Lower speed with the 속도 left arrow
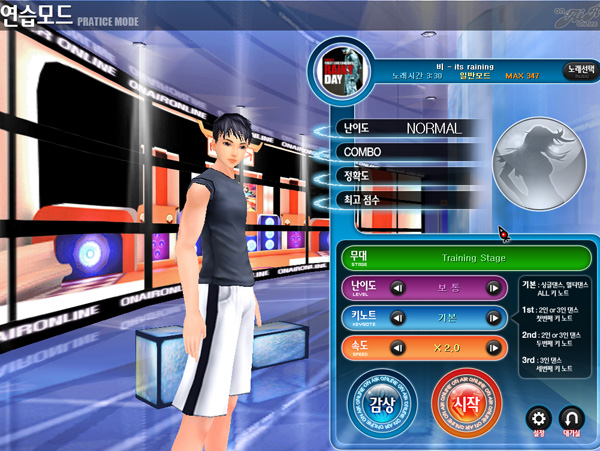600x451 pixels. 397,349
